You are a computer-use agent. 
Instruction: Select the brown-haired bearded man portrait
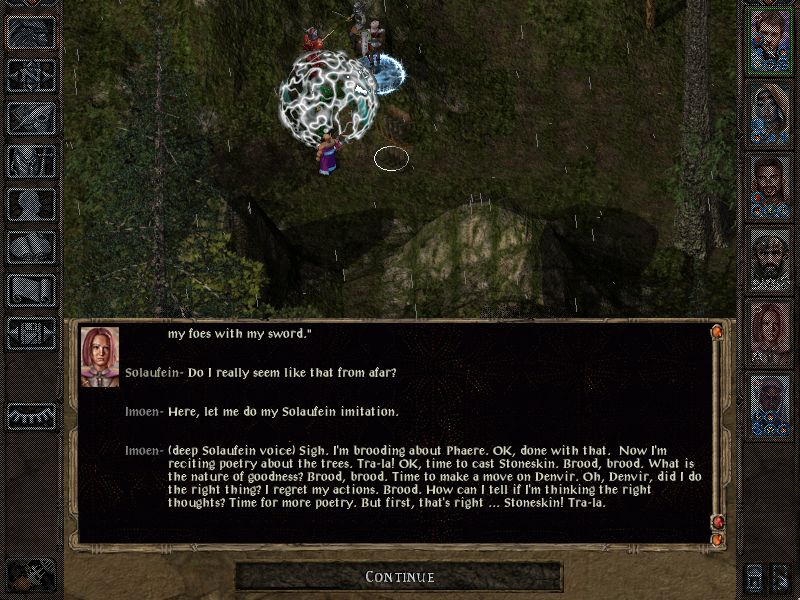[769, 187]
